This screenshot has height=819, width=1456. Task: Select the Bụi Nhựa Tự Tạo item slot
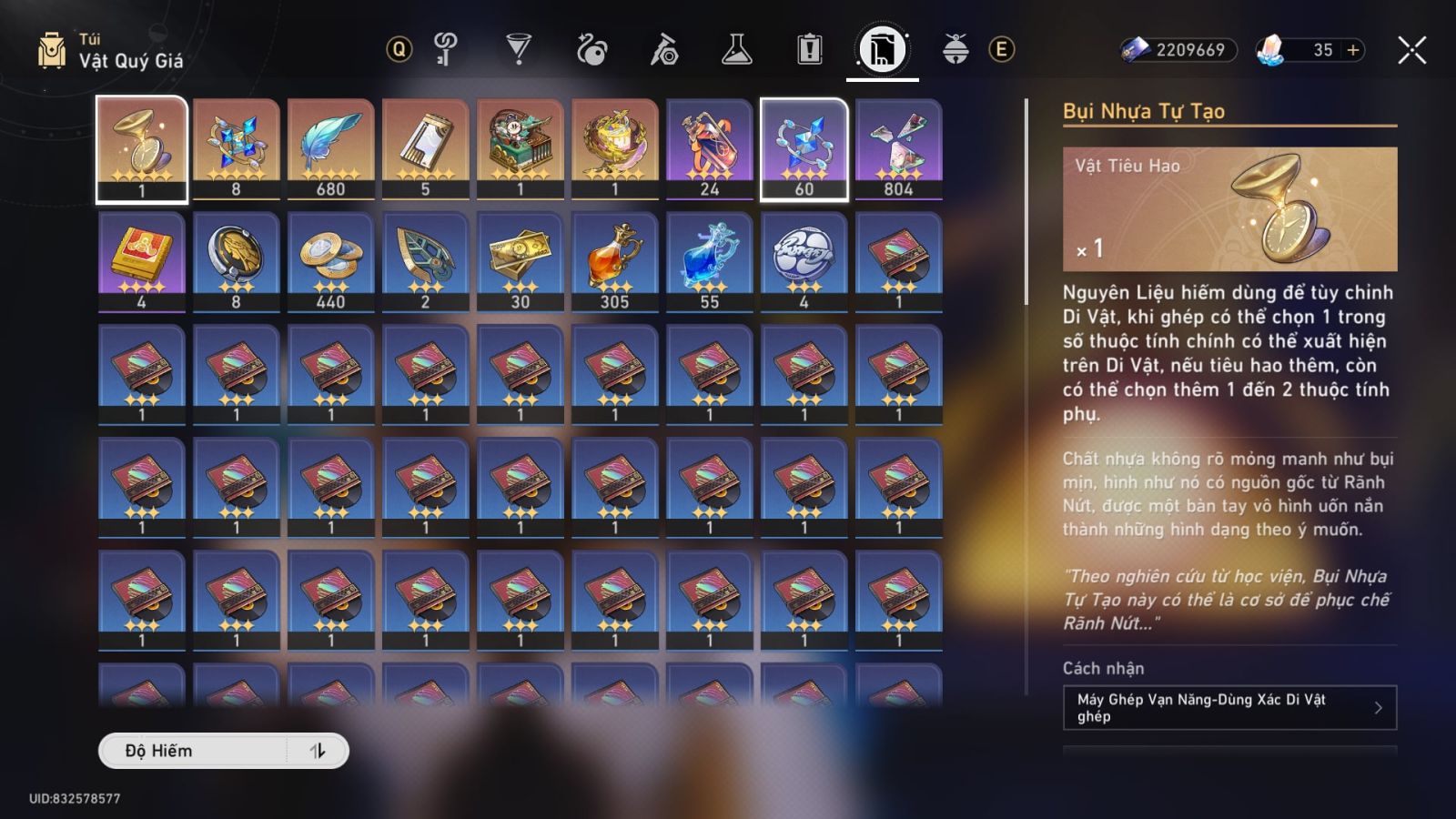pos(142,148)
